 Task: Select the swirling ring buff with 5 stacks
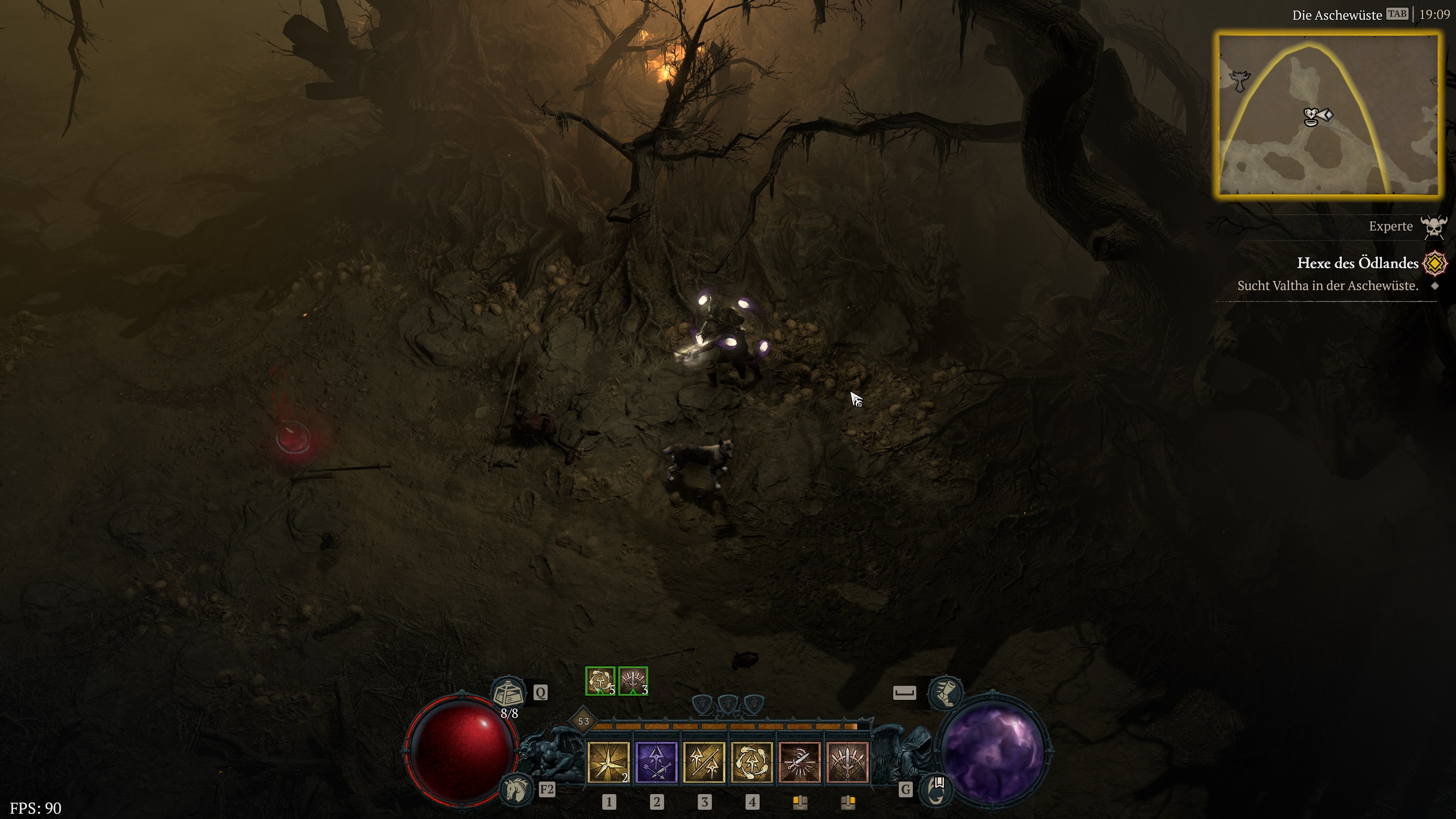pyautogui.click(x=600, y=681)
